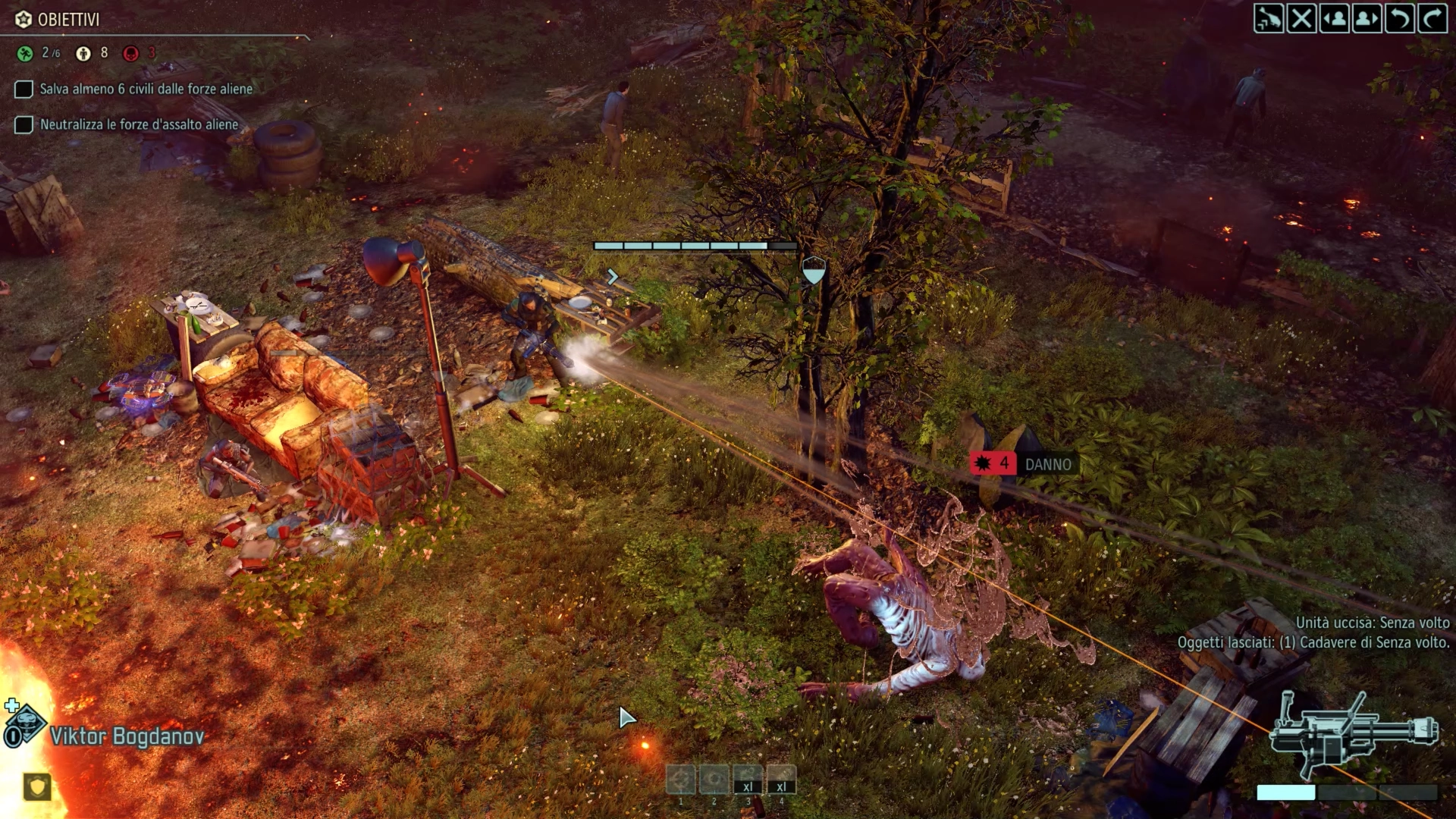Activate the eye-shaped overwatch ability
This screenshot has width=1456, height=819.
point(714,780)
